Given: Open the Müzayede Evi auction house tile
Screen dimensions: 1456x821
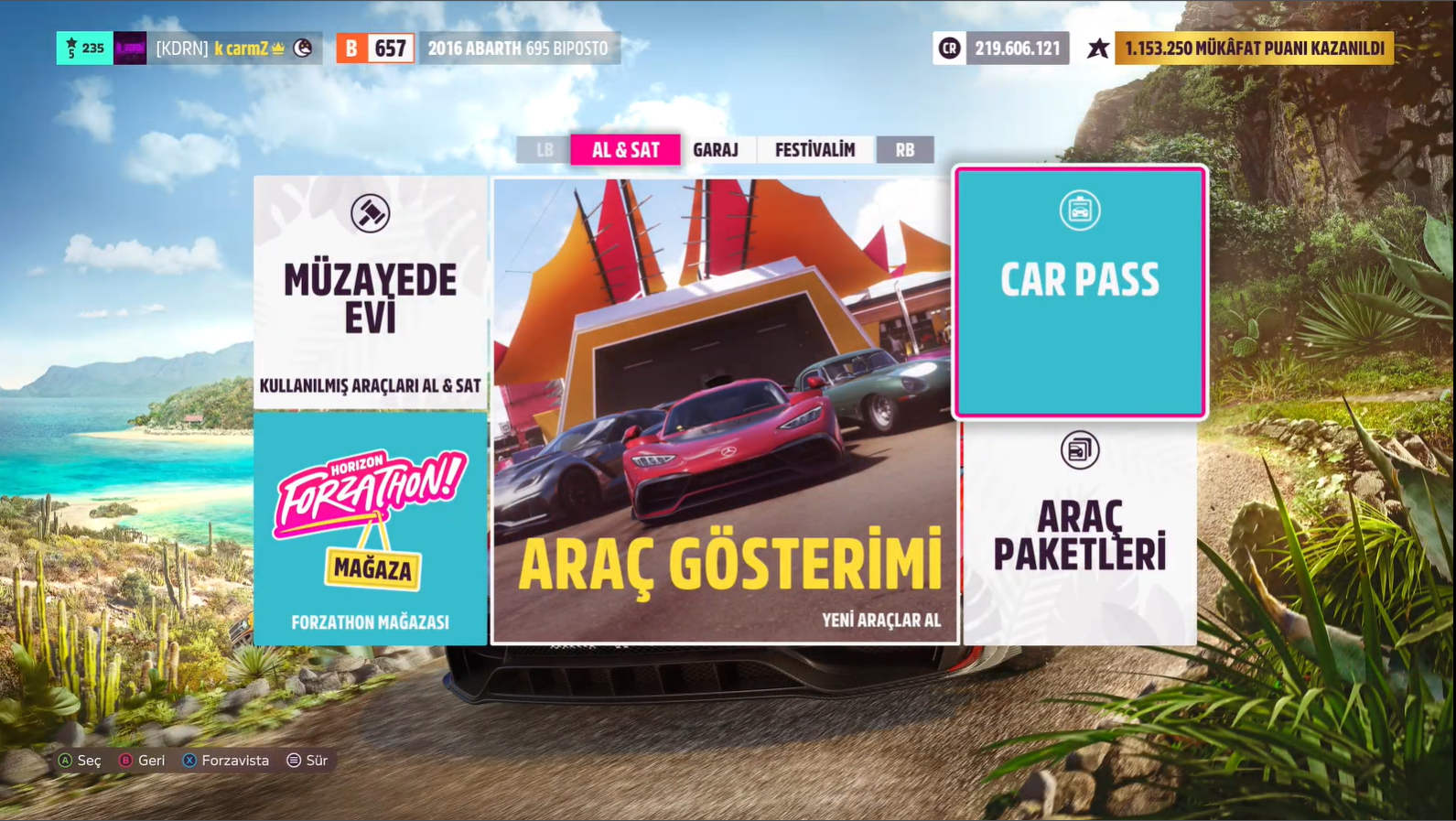Looking at the screenshot, I should [x=370, y=292].
